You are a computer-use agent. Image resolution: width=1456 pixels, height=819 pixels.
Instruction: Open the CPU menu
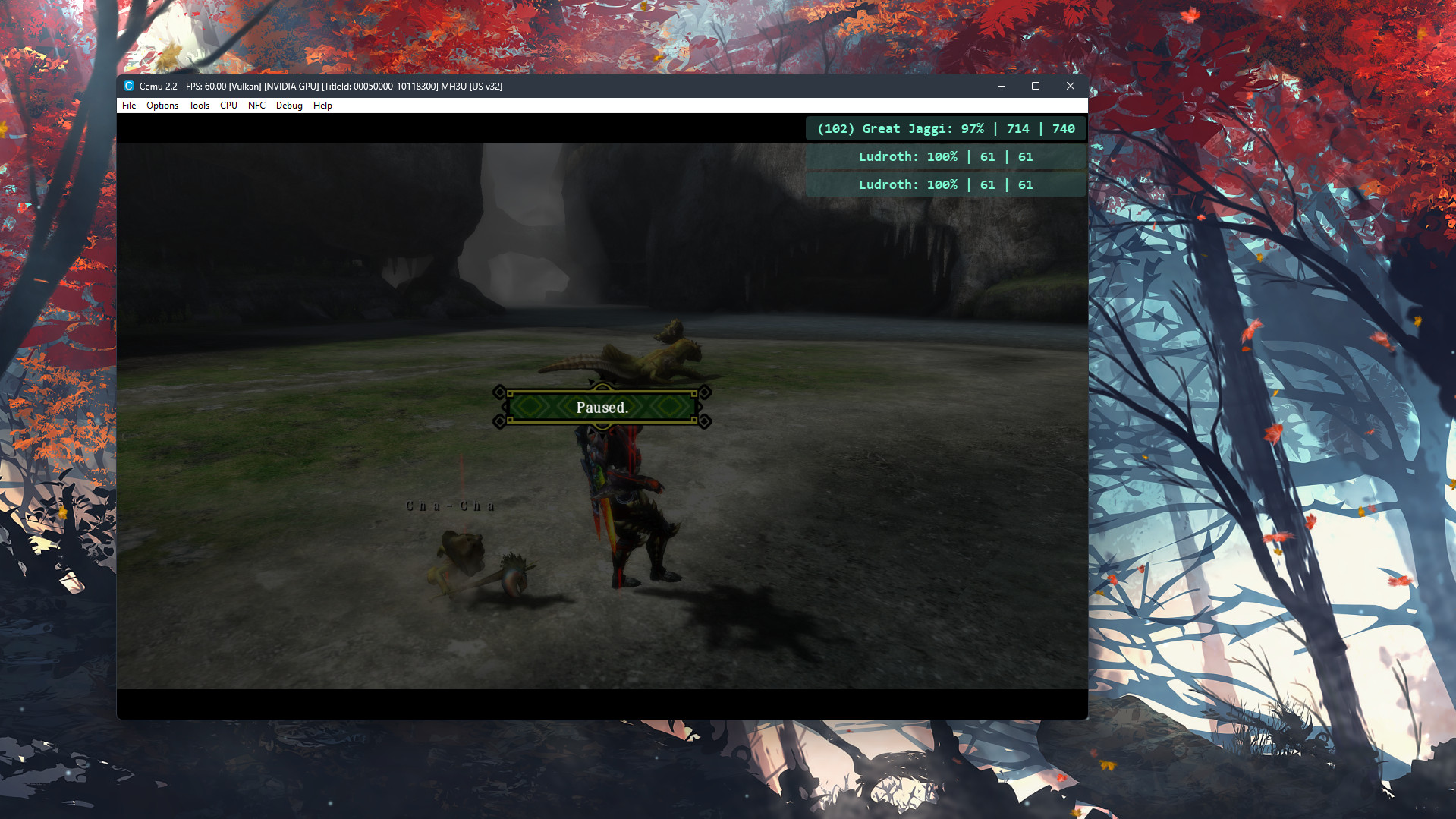point(228,106)
